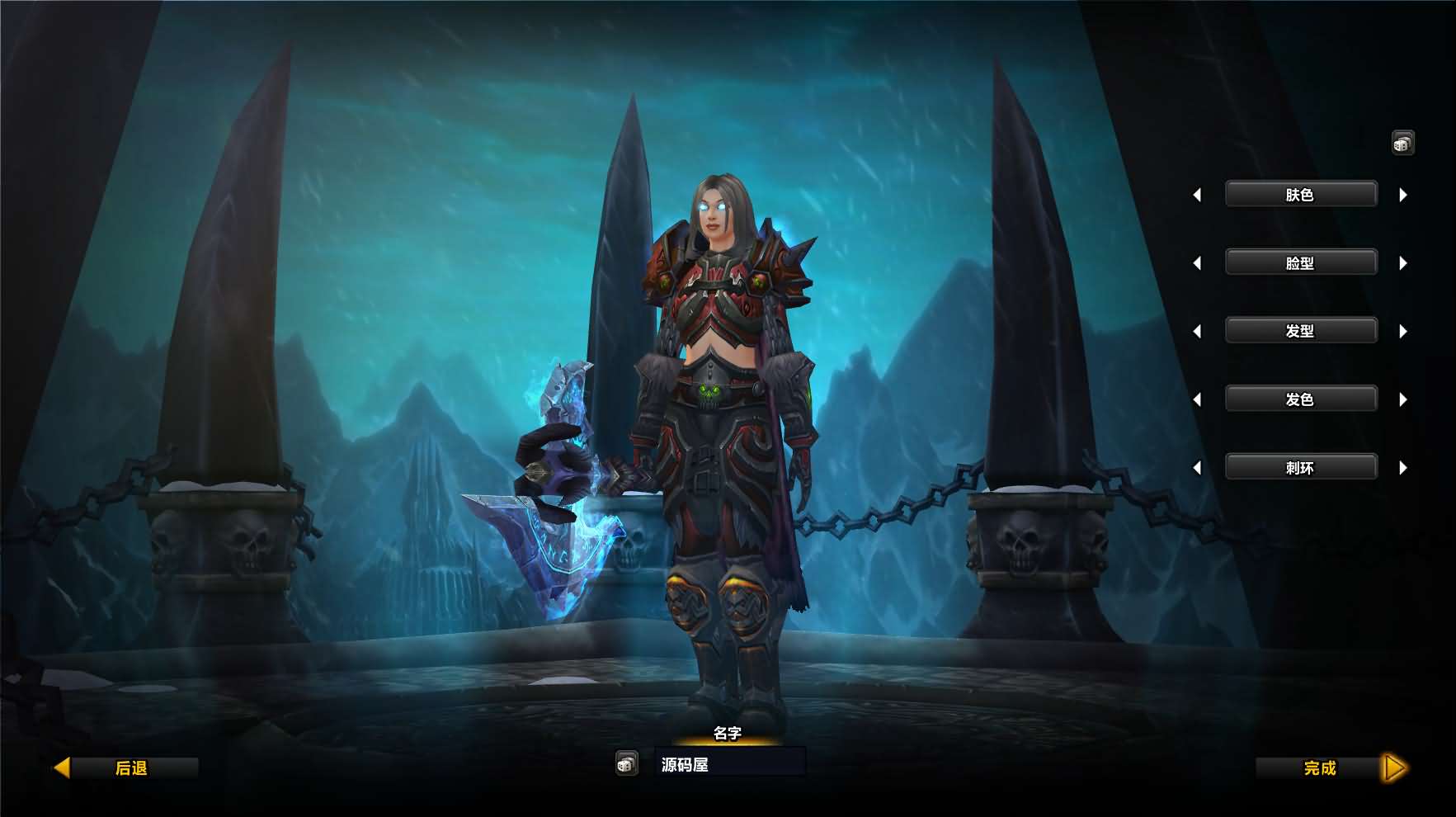Randomize name with dice beside name field
1456x817 pixels.
pyautogui.click(x=626, y=764)
